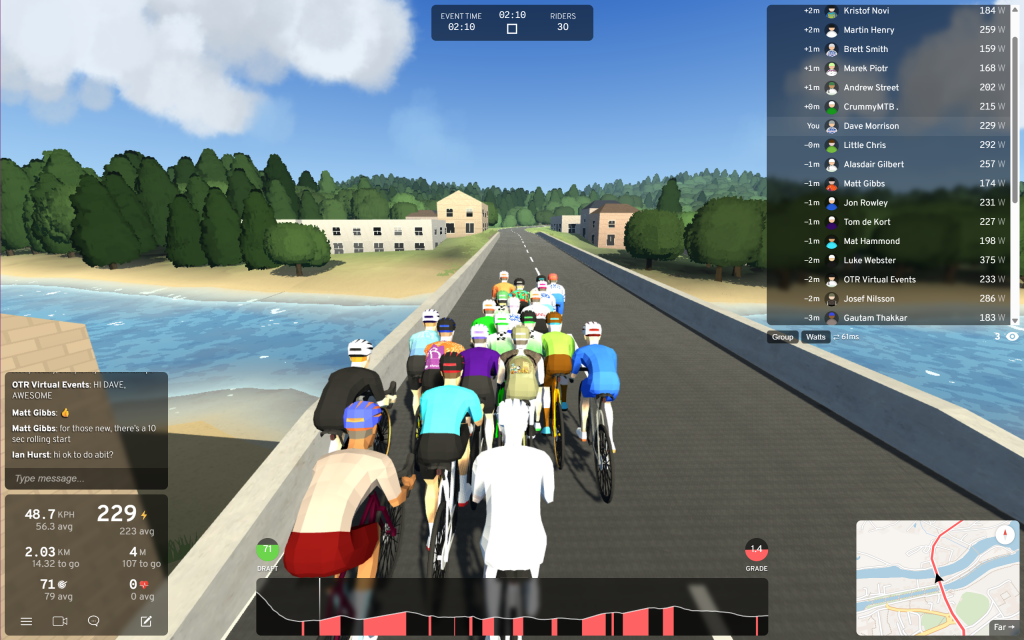This screenshot has height=640, width=1024.
Task: Open the hamburger menu icon
Action: tap(27, 621)
